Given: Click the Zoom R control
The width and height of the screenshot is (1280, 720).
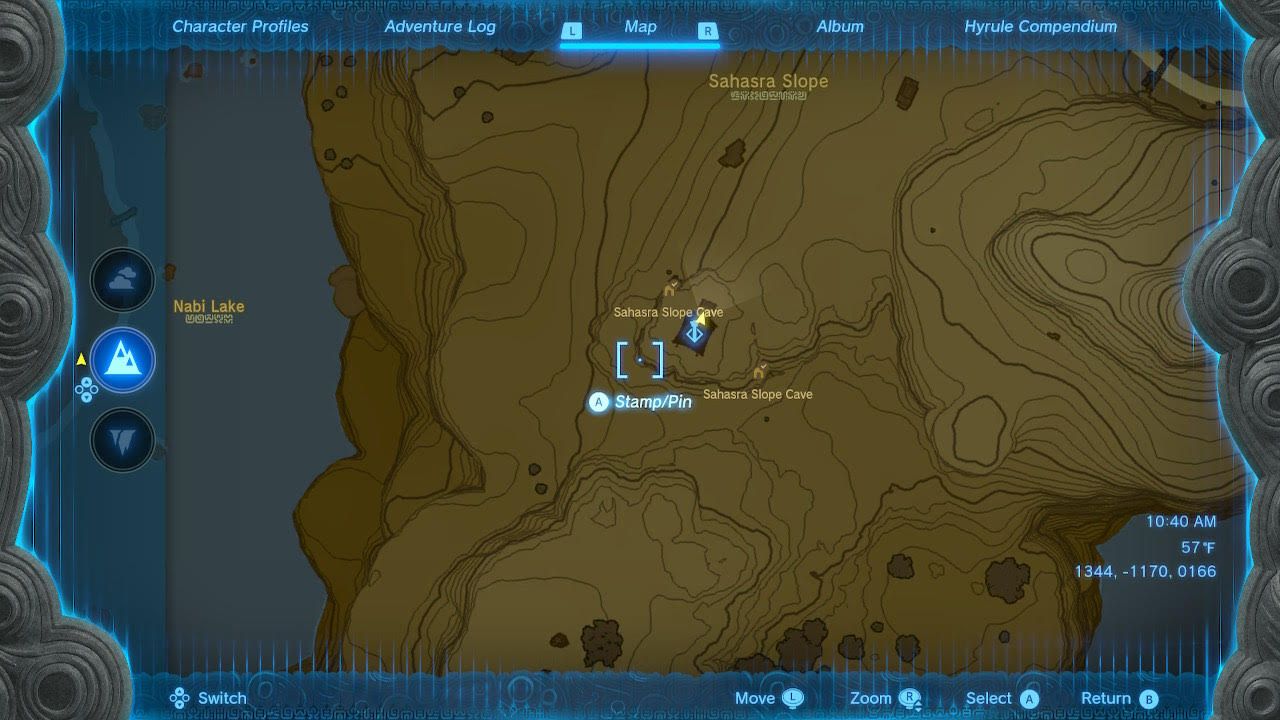Looking at the screenshot, I should 908,697.
